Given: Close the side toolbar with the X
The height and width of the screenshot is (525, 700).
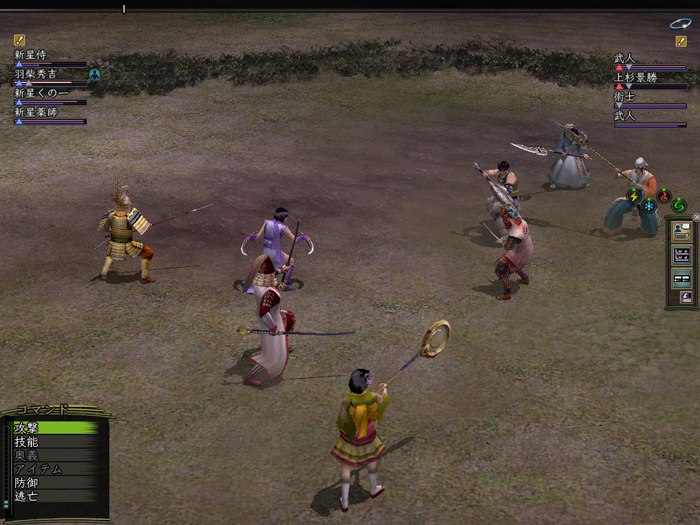Looking at the screenshot, I should (696, 216).
